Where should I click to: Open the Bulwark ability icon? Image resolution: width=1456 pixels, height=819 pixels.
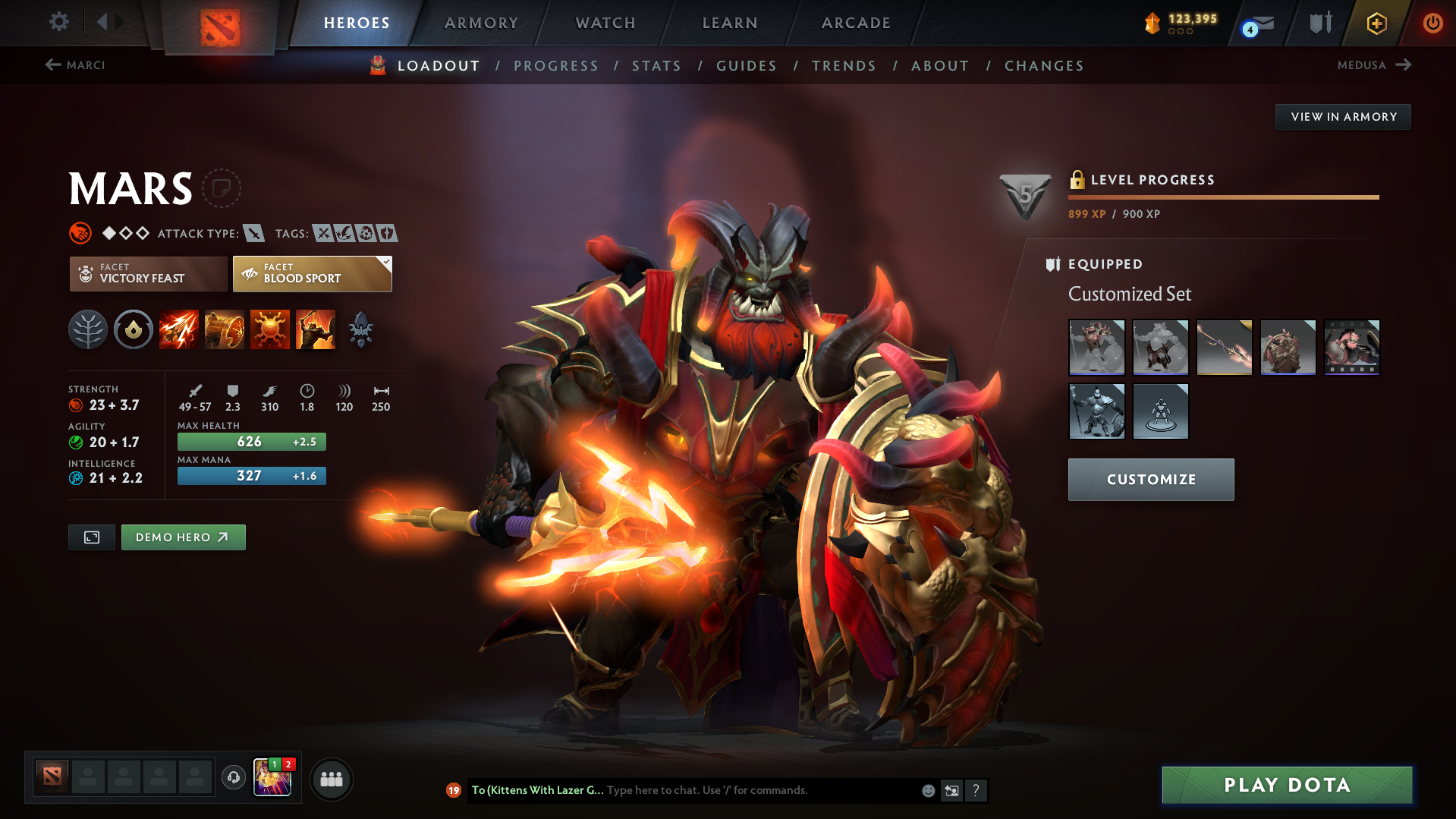point(269,329)
